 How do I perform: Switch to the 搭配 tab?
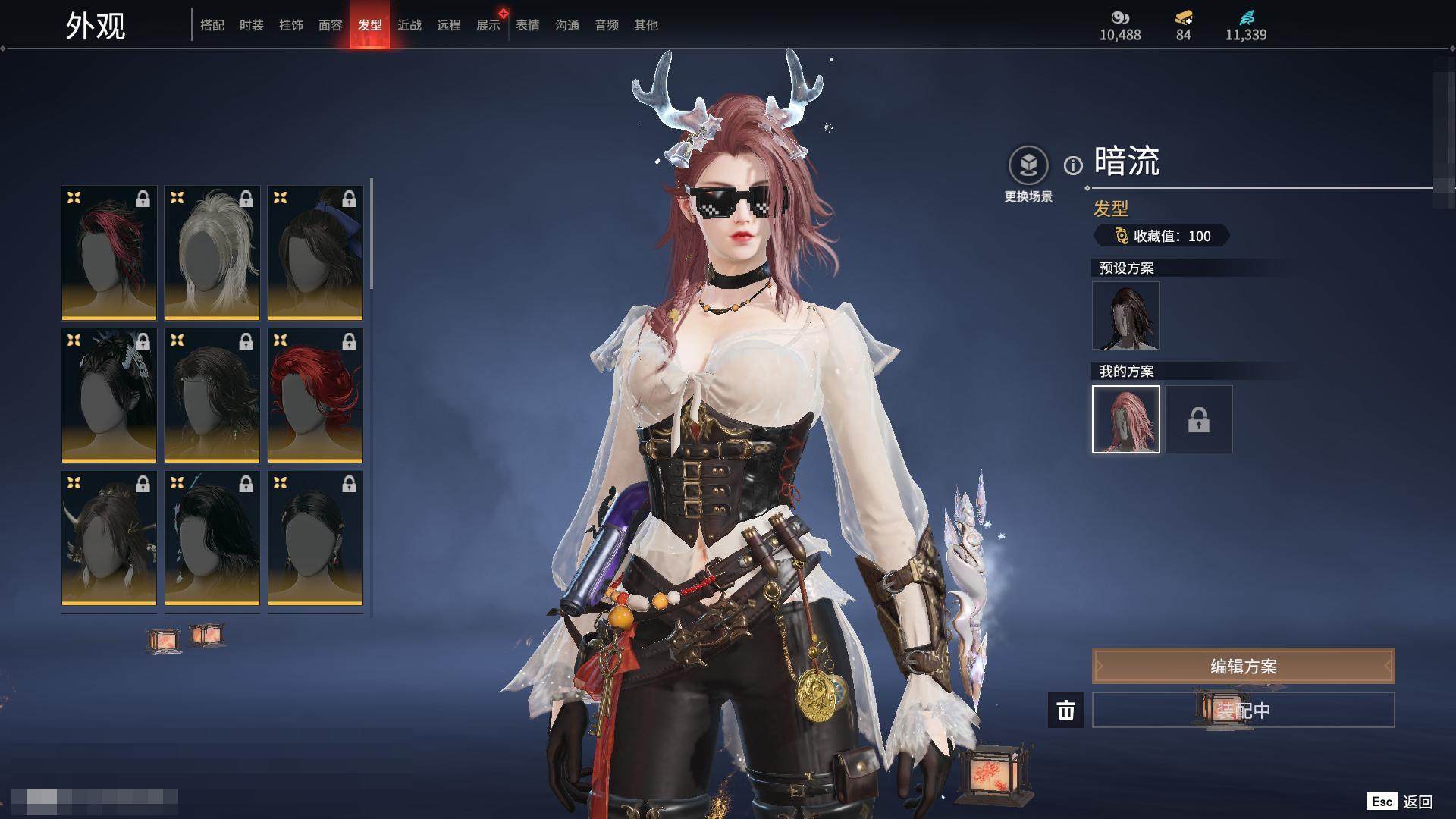tap(212, 25)
